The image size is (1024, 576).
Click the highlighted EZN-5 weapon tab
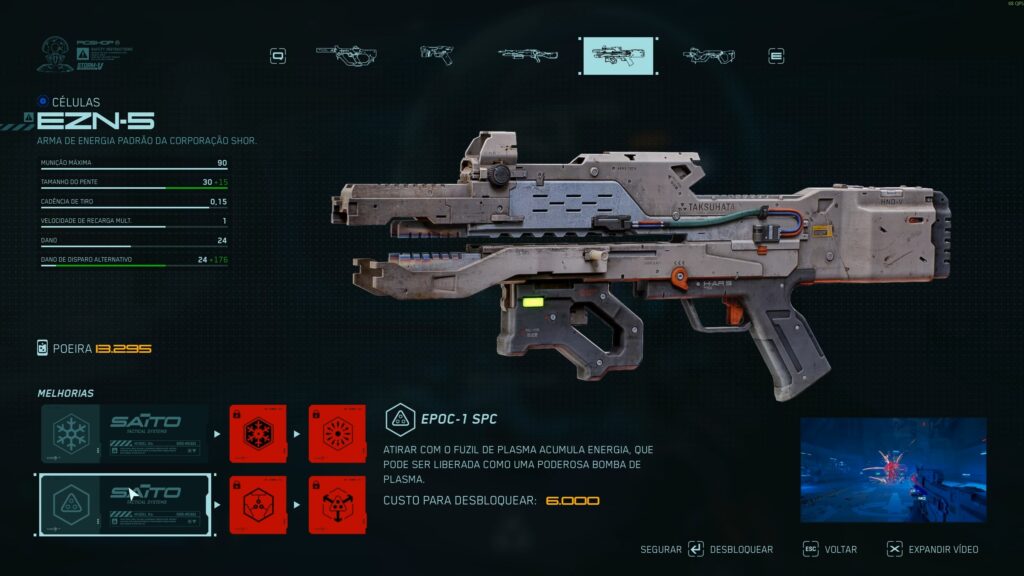(x=618, y=56)
